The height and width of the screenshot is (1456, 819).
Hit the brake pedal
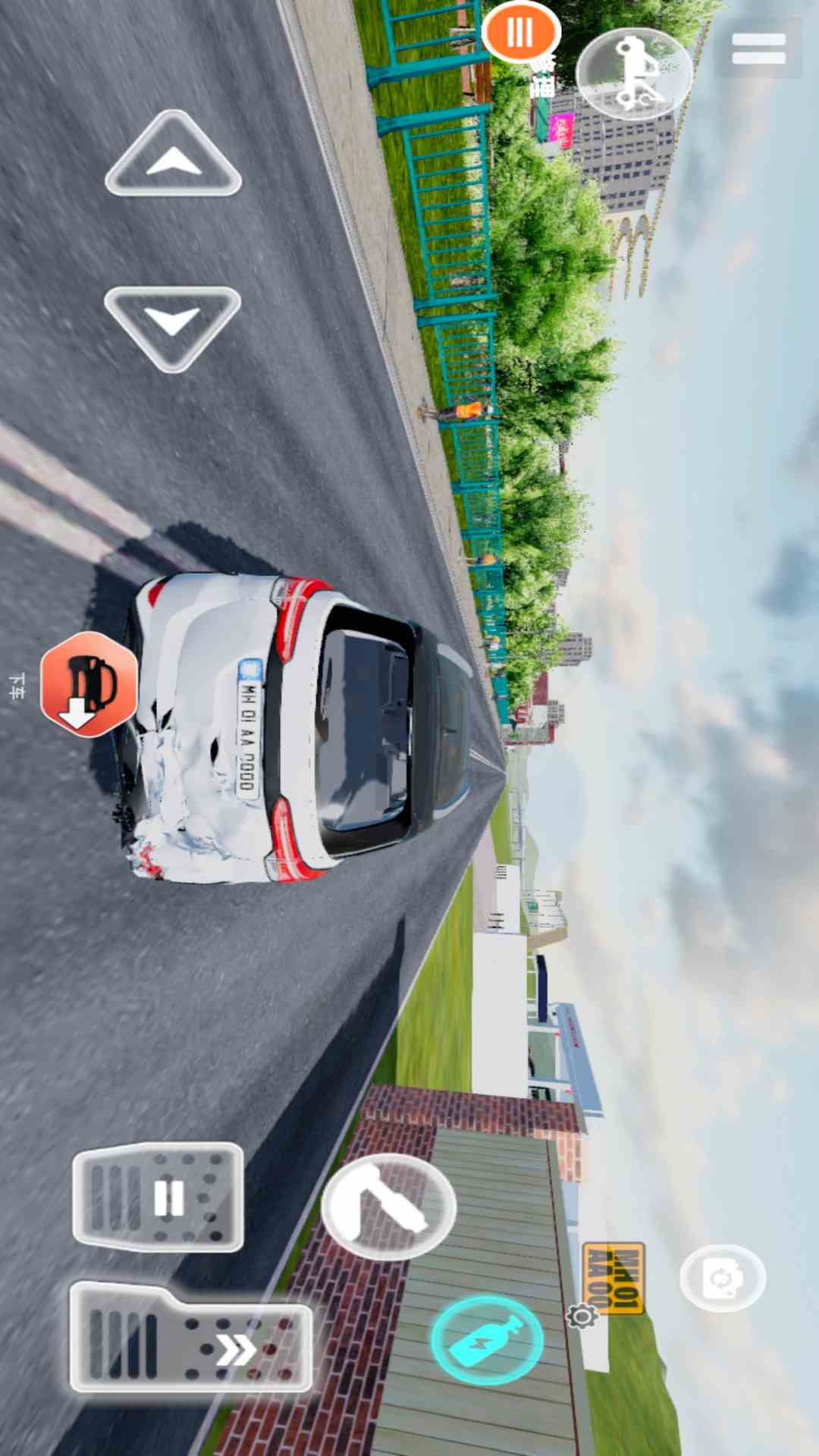[x=158, y=1197]
